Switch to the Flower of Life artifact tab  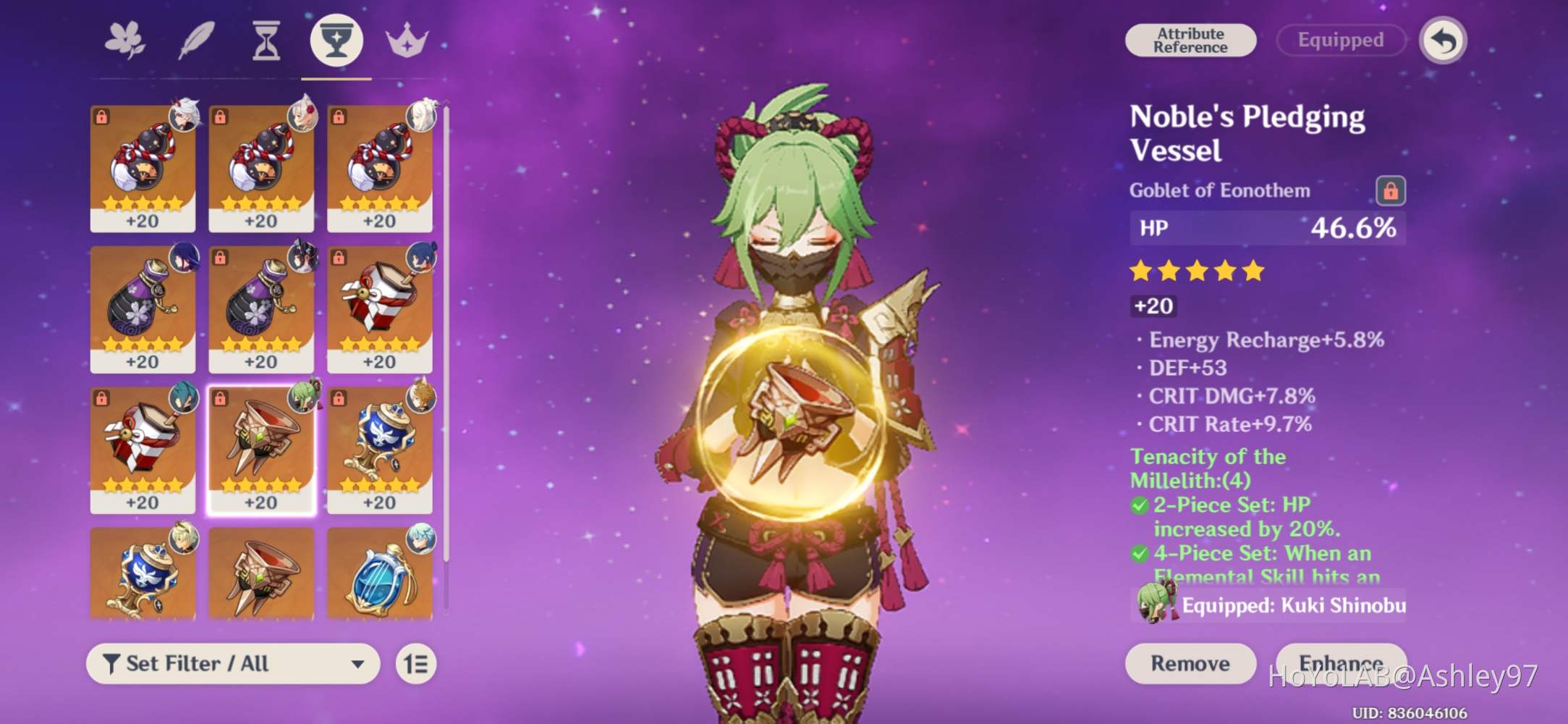(126, 41)
